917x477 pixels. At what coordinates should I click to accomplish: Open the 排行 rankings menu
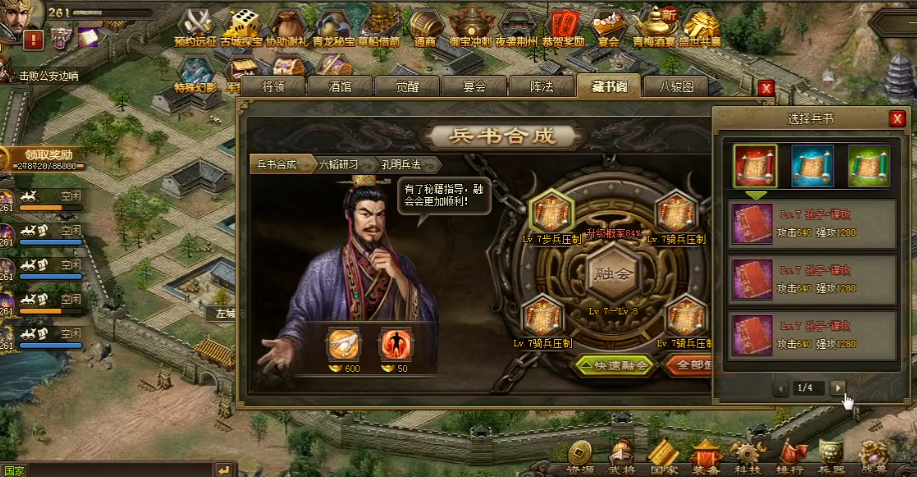coord(789,456)
